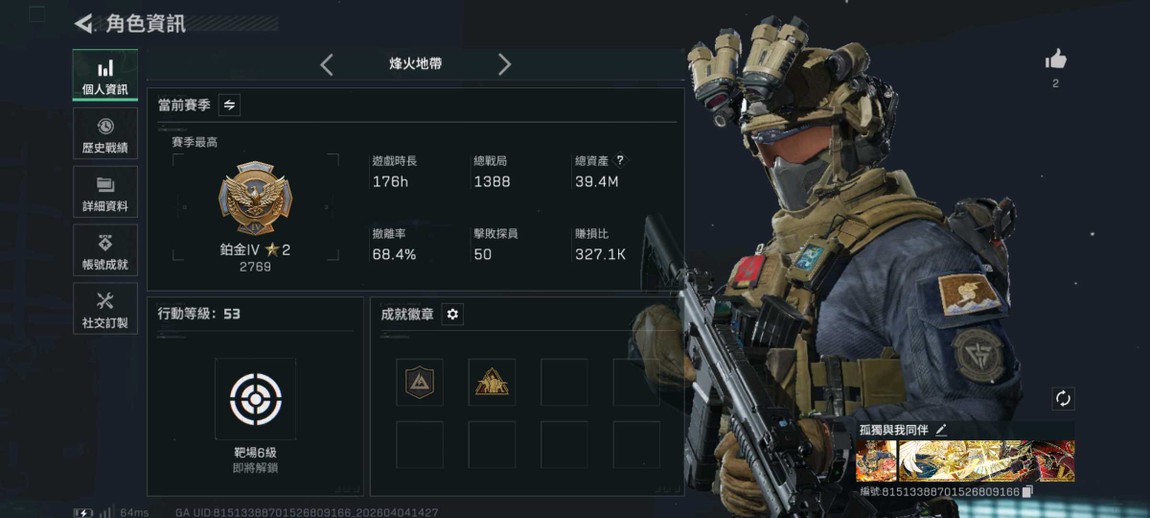Select the 詳細資料 tab
Image resolution: width=1150 pixels, height=518 pixels.
[105, 192]
